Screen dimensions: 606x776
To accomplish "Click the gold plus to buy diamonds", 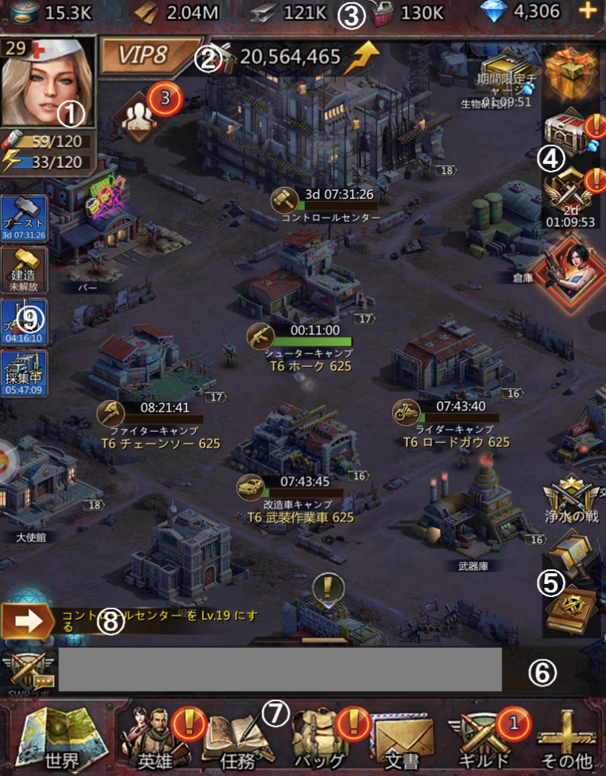I will [x=587, y=14].
